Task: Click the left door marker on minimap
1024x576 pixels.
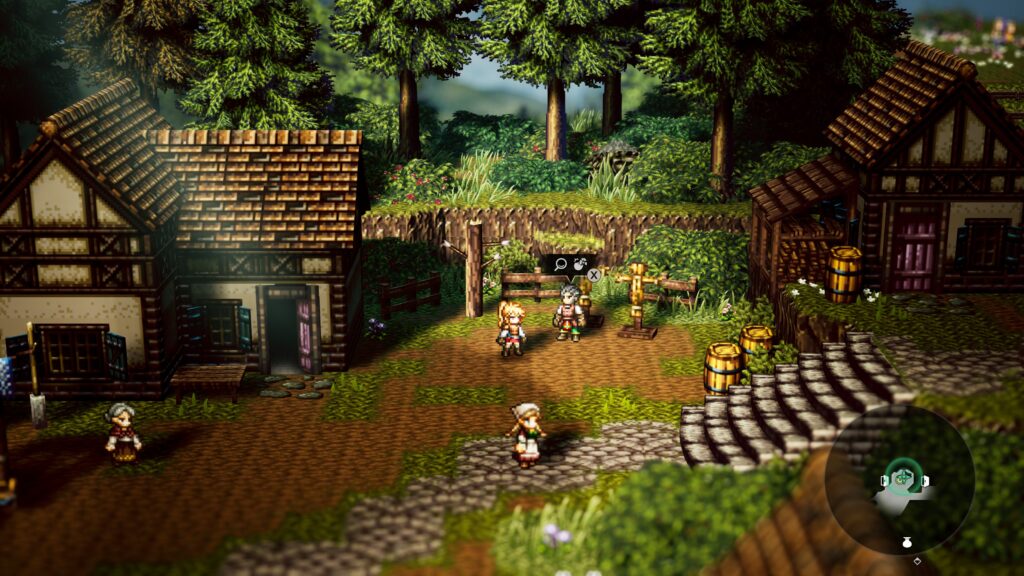Action: click(x=883, y=481)
